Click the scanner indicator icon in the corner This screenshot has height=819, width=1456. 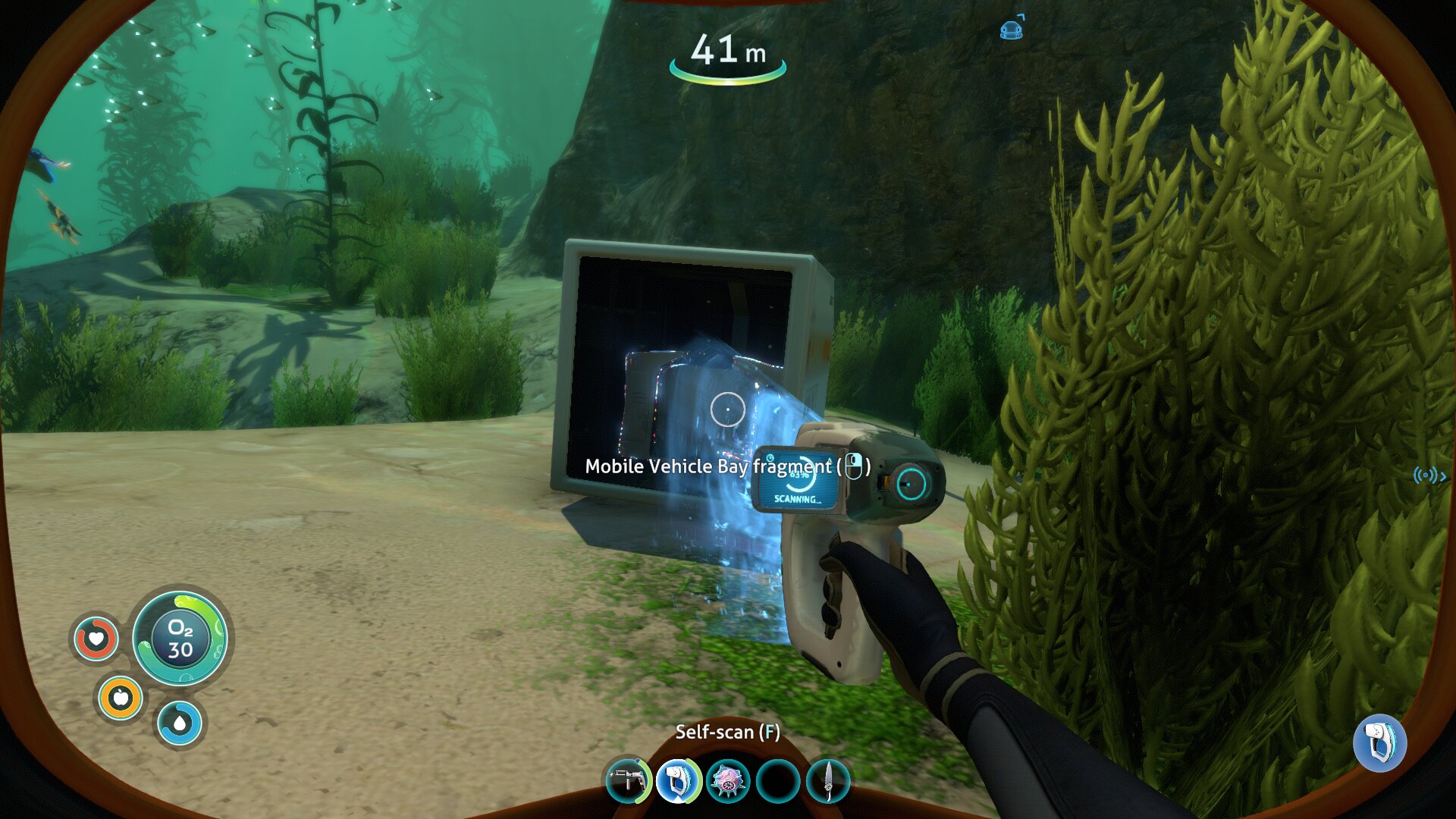(1379, 742)
